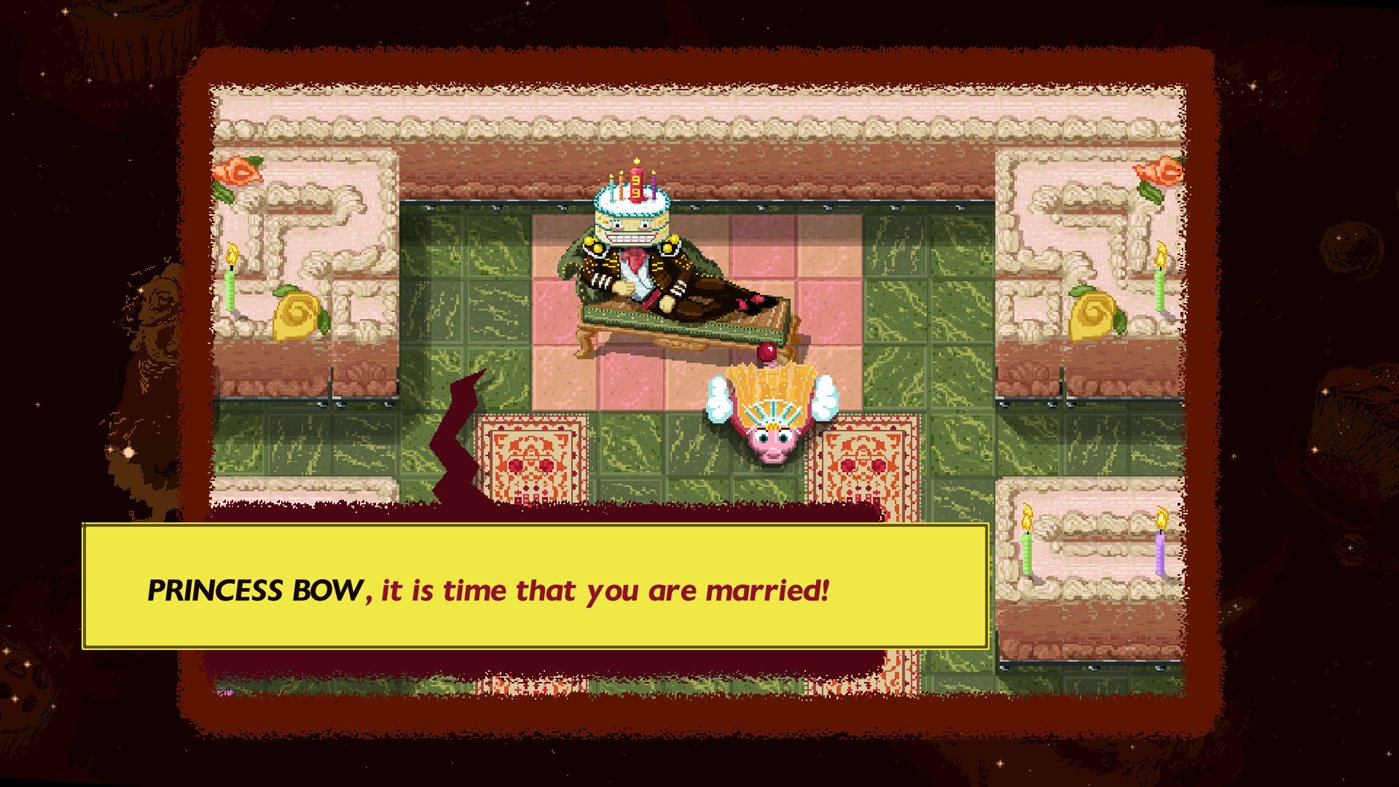Select the cherry atop Princess Bow's head
Screen dimensions: 1399x787
click(769, 352)
